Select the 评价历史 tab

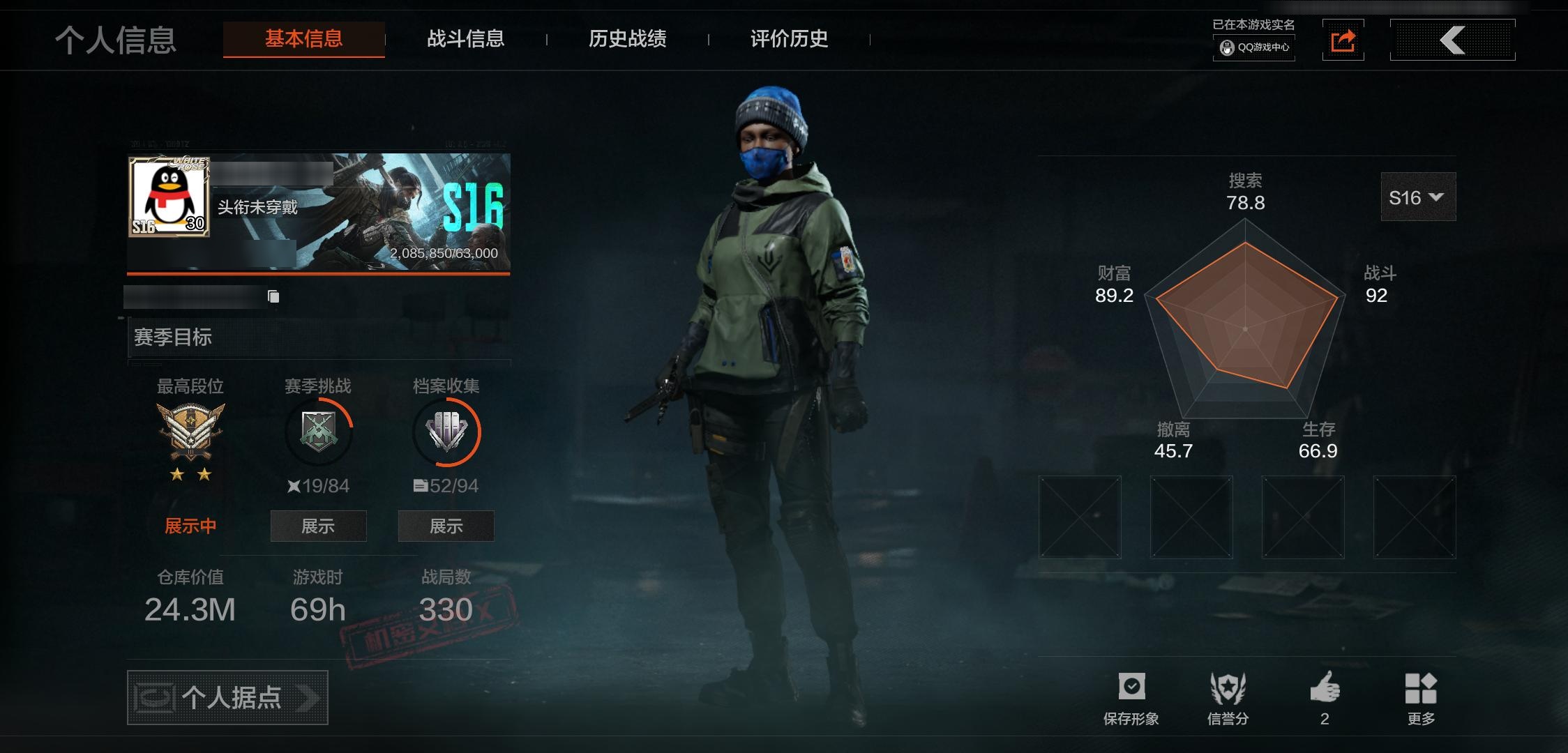(x=789, y=39)
